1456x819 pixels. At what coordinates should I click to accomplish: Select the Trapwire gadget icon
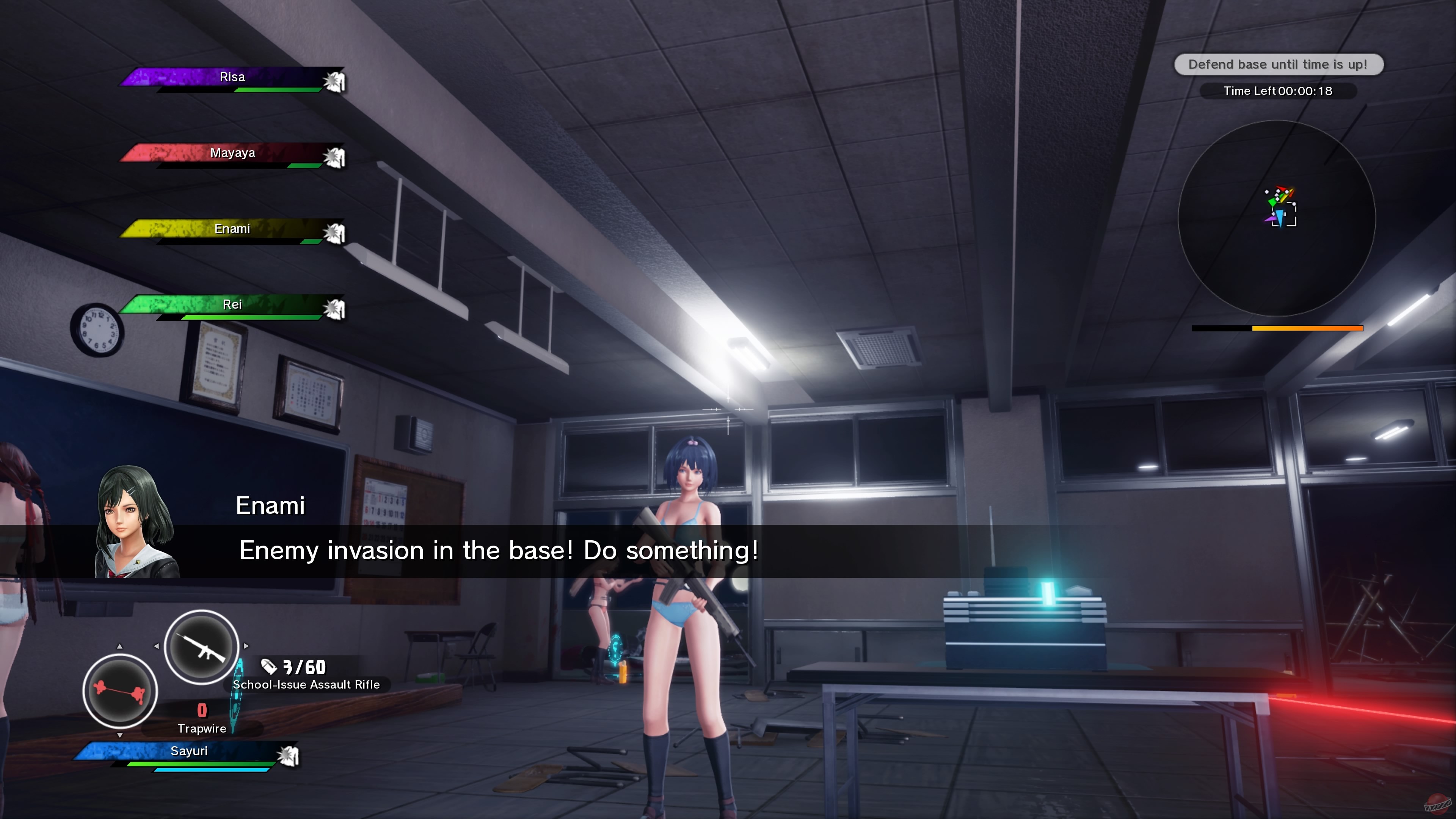pos(119,691)
